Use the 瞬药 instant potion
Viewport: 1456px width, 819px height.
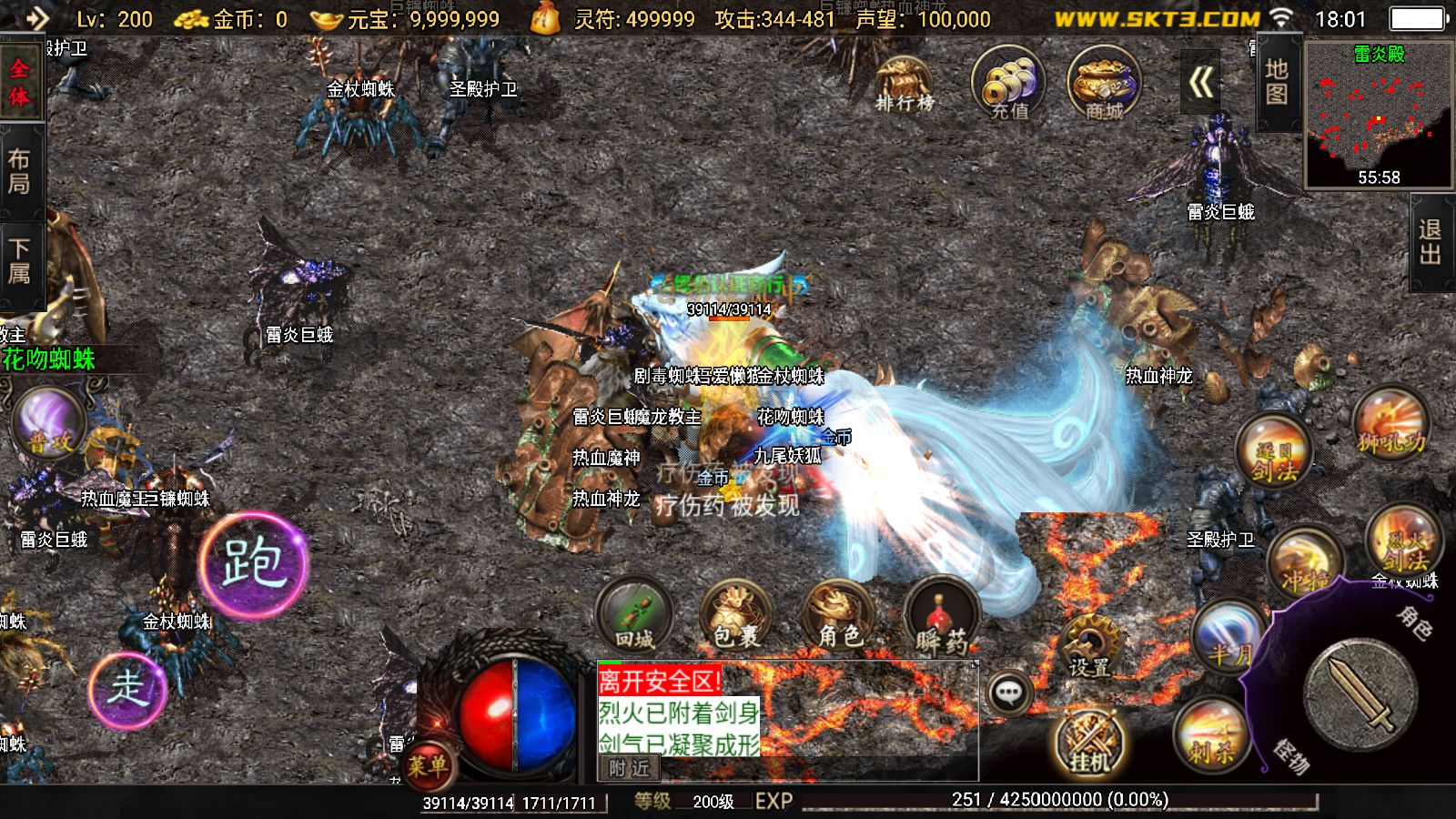[941, 617]
